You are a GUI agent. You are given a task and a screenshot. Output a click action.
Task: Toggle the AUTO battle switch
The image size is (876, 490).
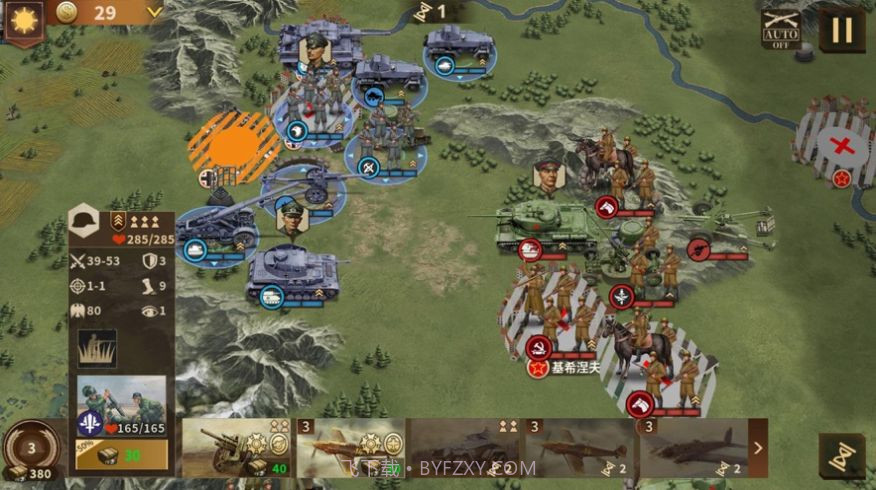coord(781,30)
